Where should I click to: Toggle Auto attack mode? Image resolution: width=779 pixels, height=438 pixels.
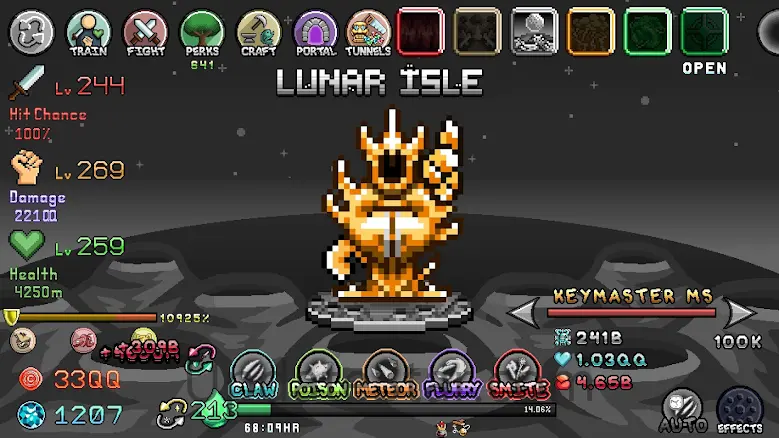click(x=684, y=408)
